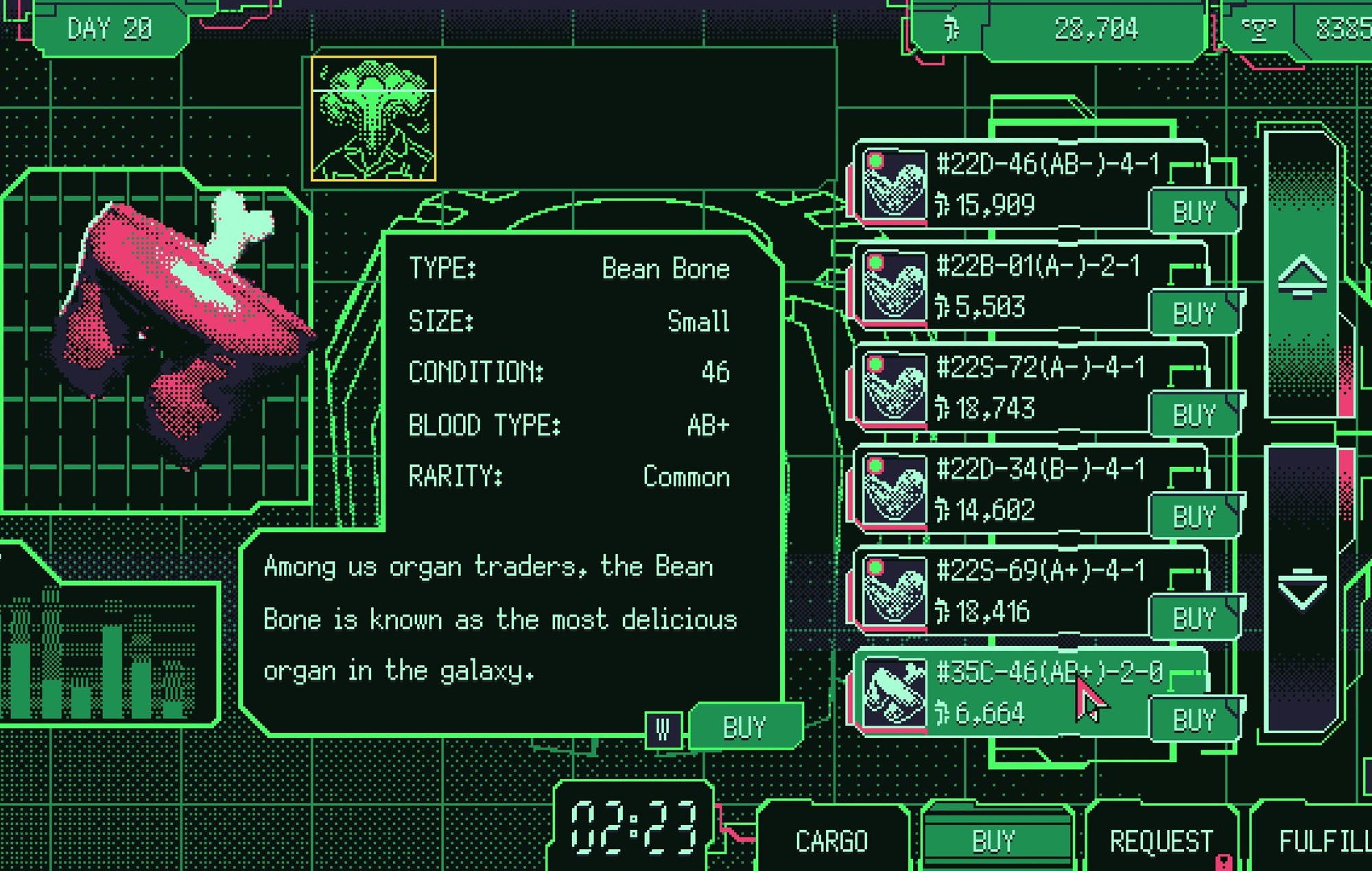Buy organ #22D-34(B-)-4-1 for 14,602

pos(1194,516)
